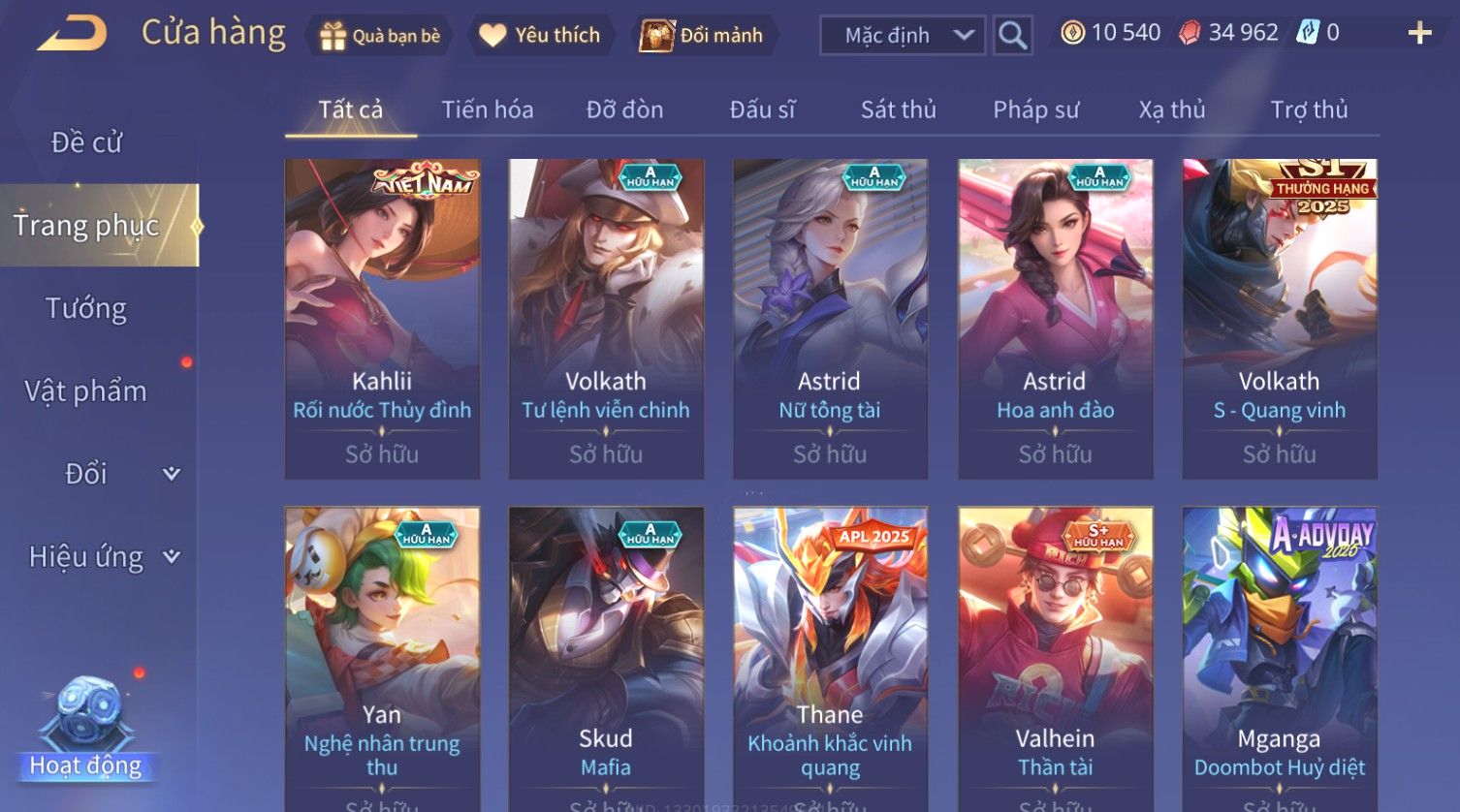Image resolution: width=1460 pixels, height=812 pixels.
Task: Open the Đề cử shop section
Action: pos(86,142)
